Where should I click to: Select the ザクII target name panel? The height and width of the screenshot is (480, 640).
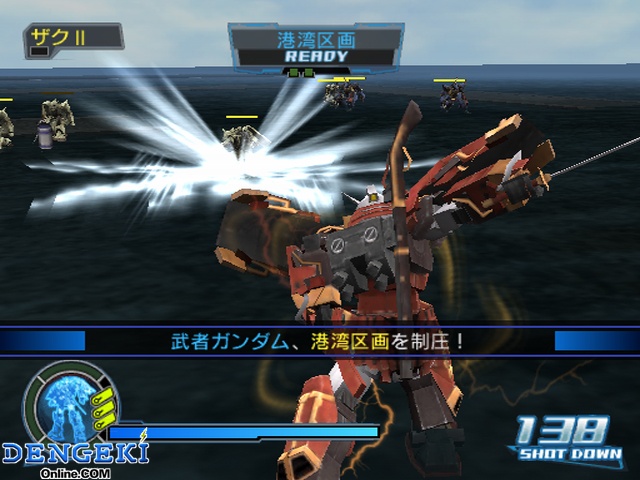coord(73,37)
